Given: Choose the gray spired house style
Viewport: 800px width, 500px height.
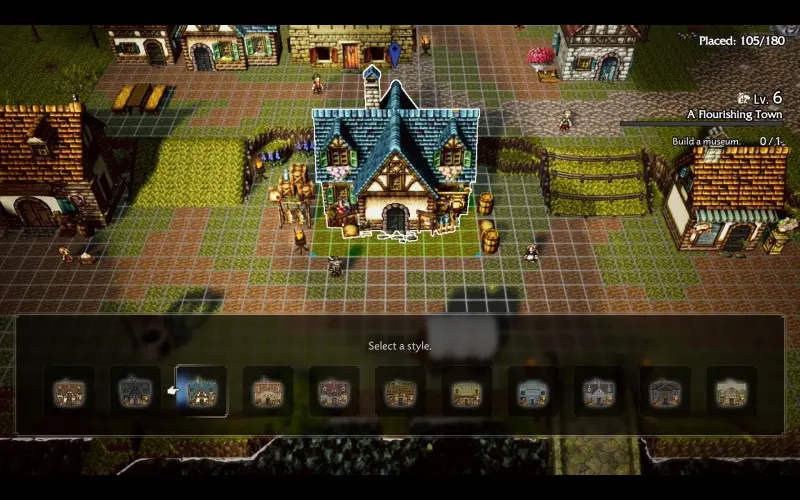Looking at the screenshot, I should click(598, 392).
